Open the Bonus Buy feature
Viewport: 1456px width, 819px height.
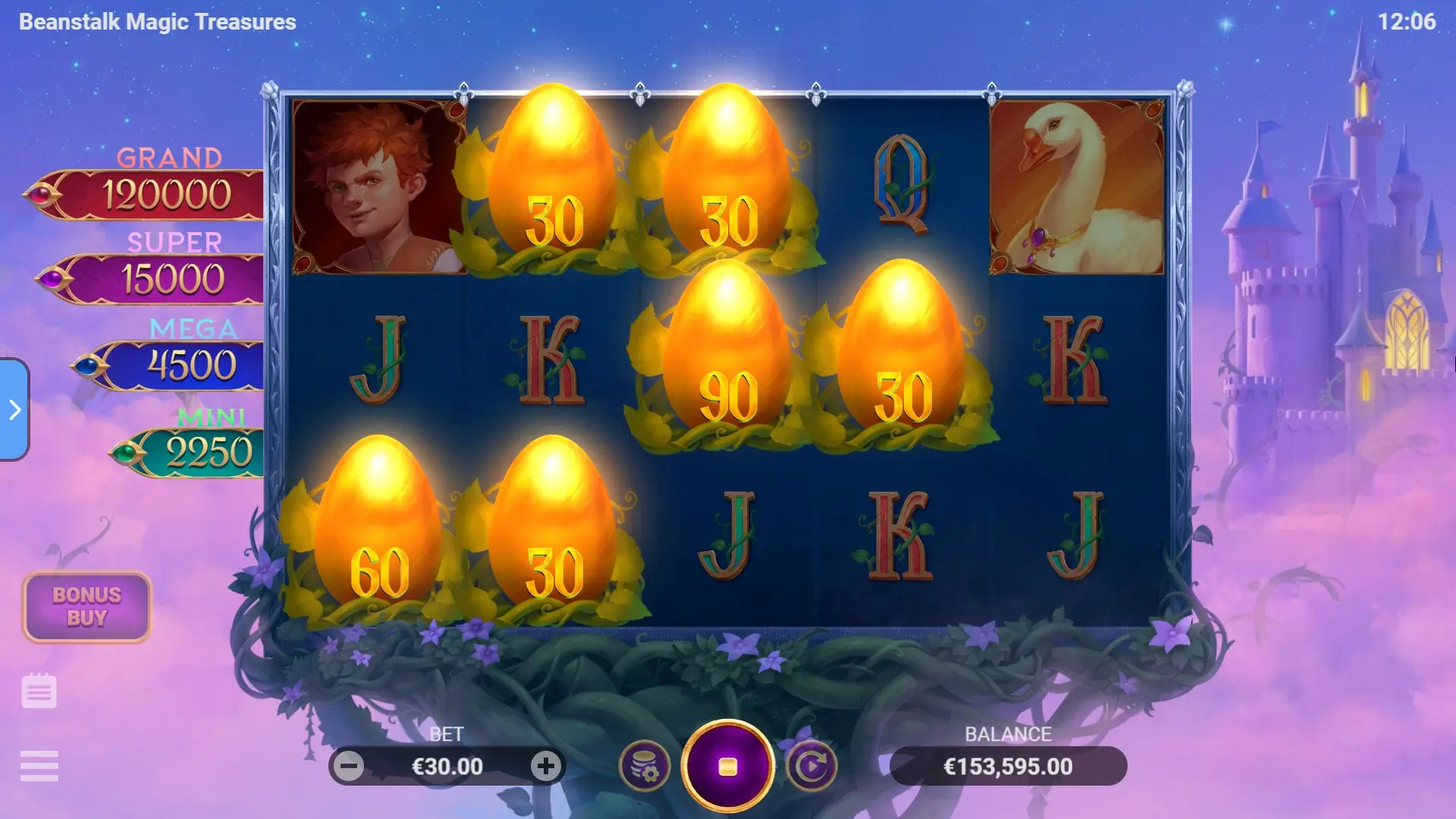86,607
